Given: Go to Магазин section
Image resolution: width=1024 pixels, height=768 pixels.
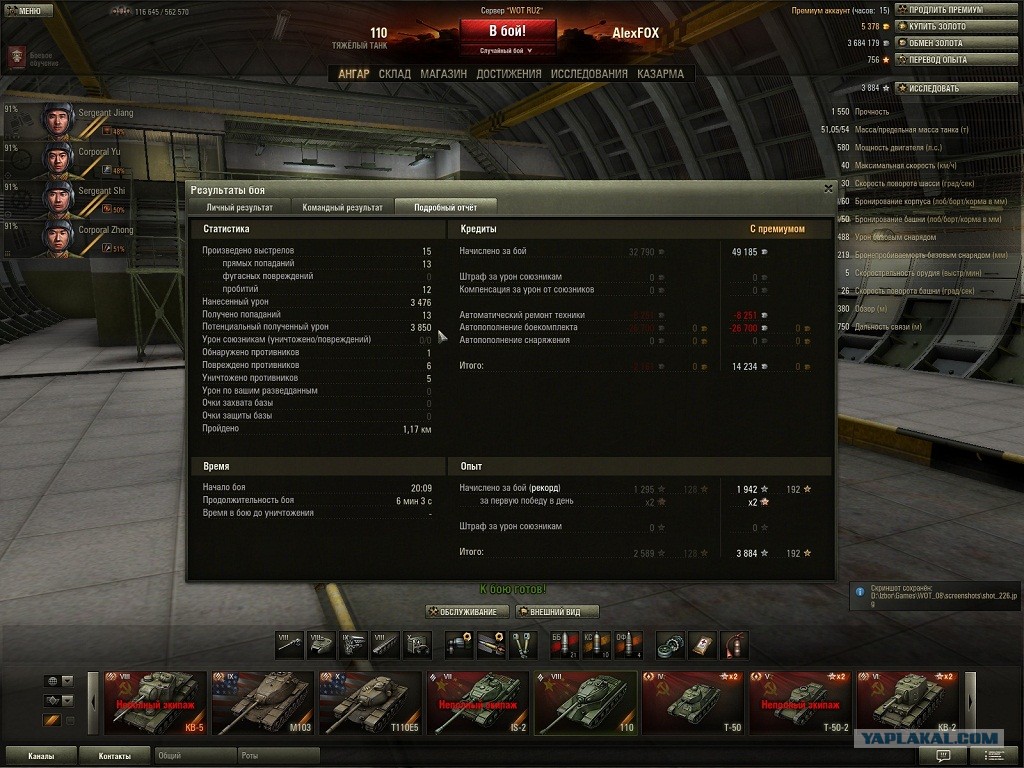Looking at the screenshot, I should [443, 74].
